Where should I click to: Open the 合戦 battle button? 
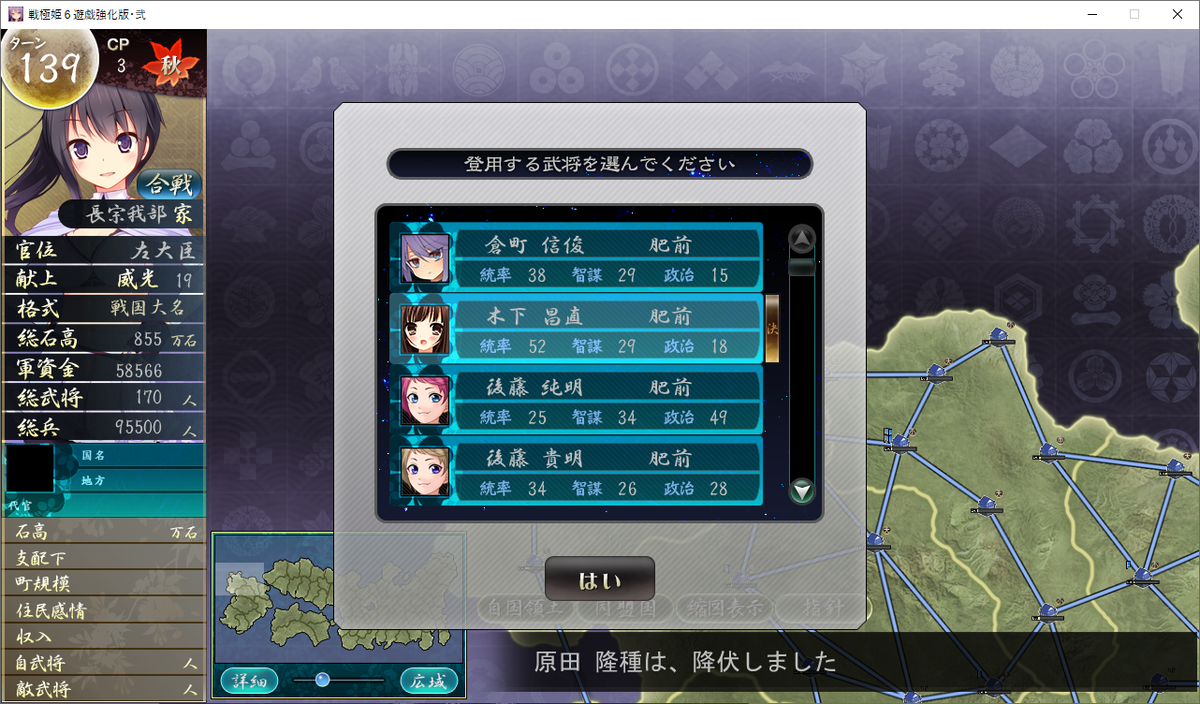[x=169, y=184]
